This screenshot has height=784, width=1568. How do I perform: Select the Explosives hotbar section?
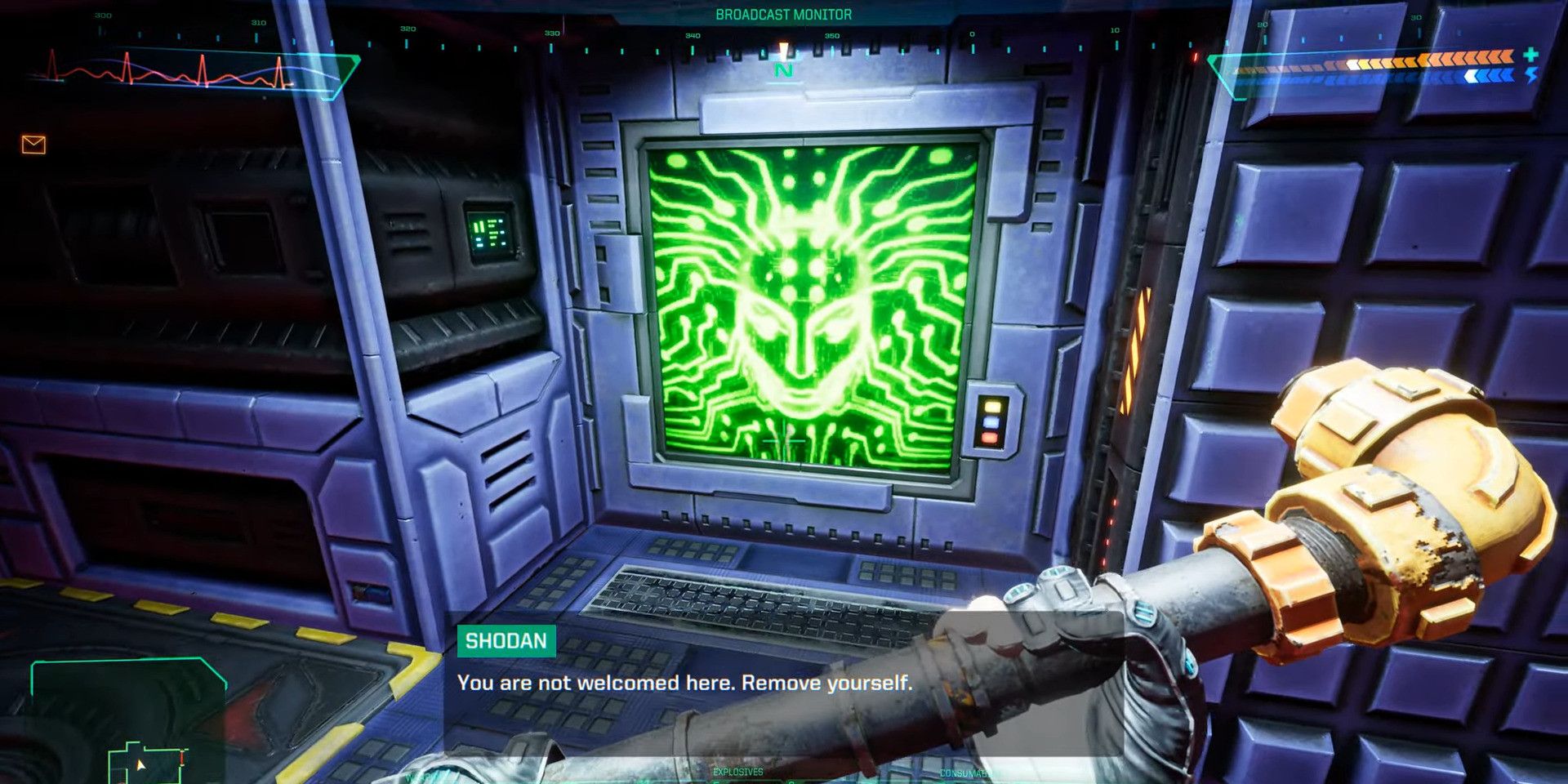(x=737, y=773)
